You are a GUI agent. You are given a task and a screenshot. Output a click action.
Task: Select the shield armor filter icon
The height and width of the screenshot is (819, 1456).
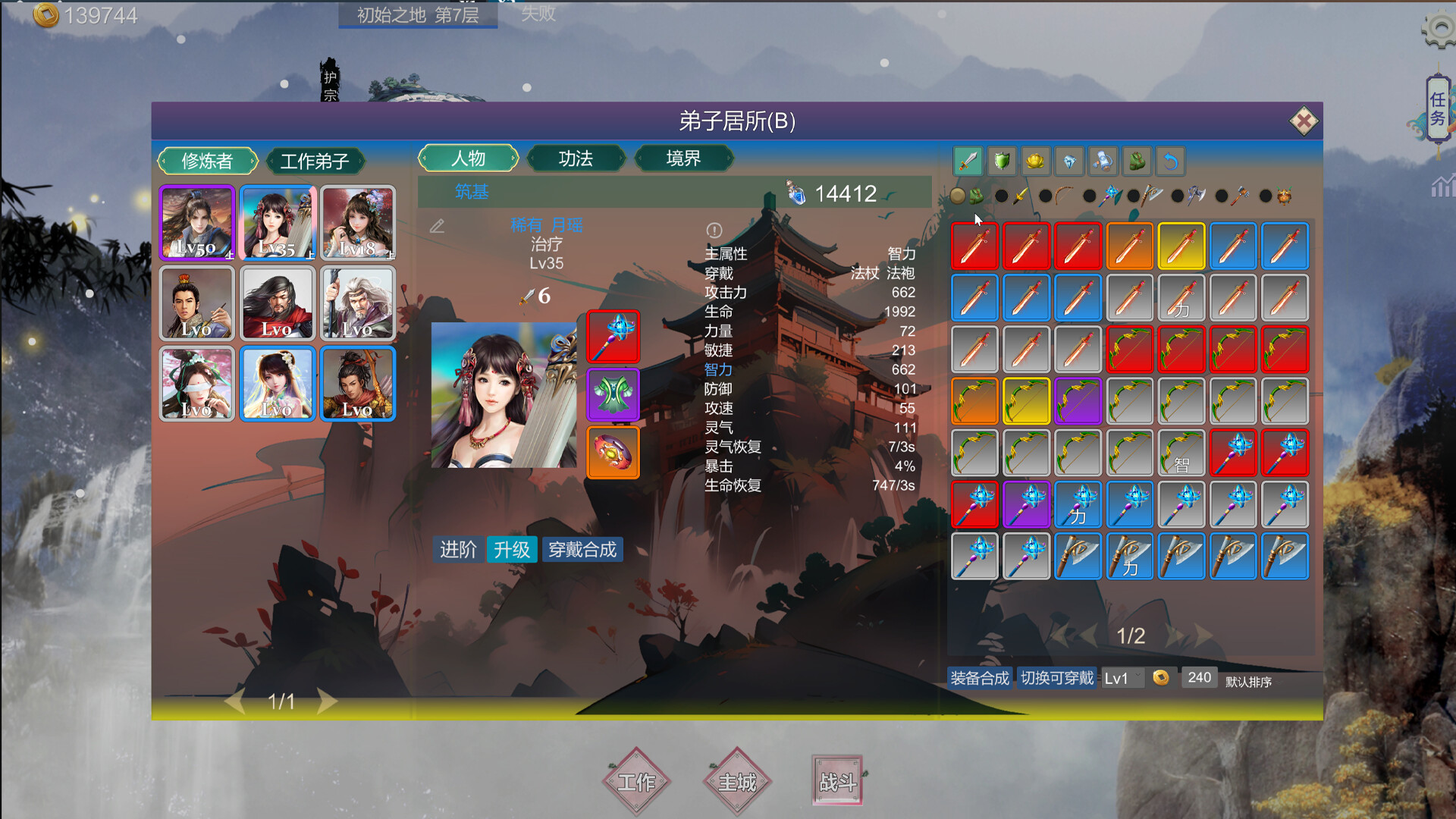(x=1001, y=161)
